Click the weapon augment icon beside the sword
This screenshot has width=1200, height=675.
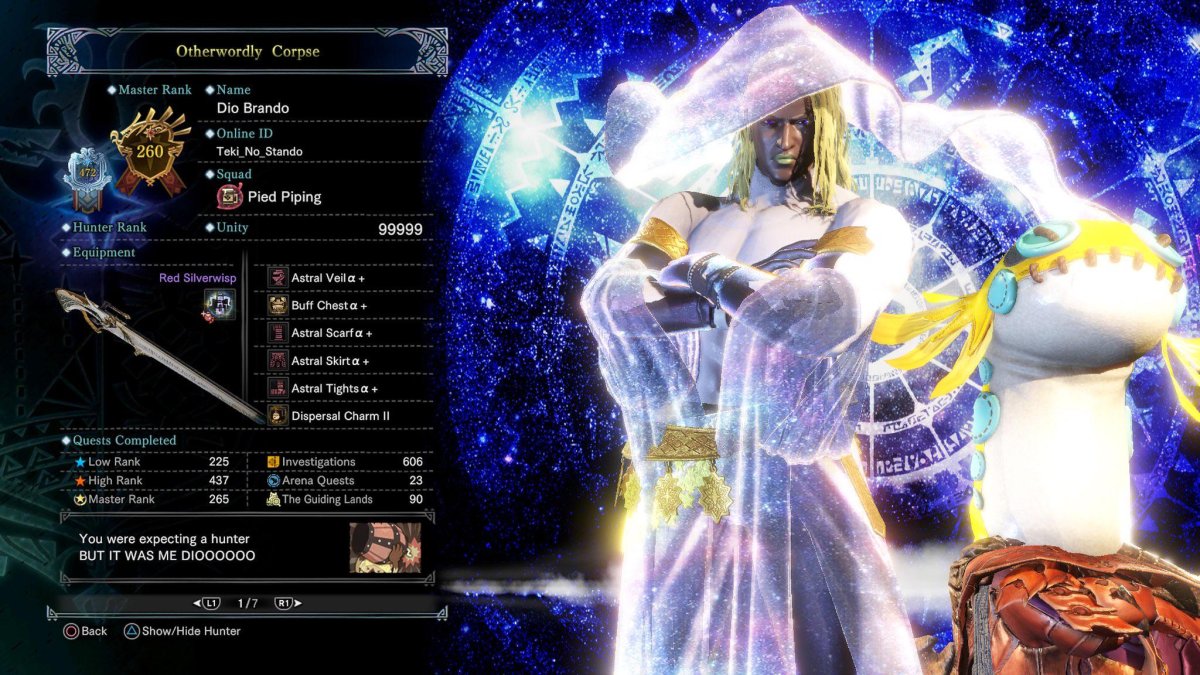[219, 305]
